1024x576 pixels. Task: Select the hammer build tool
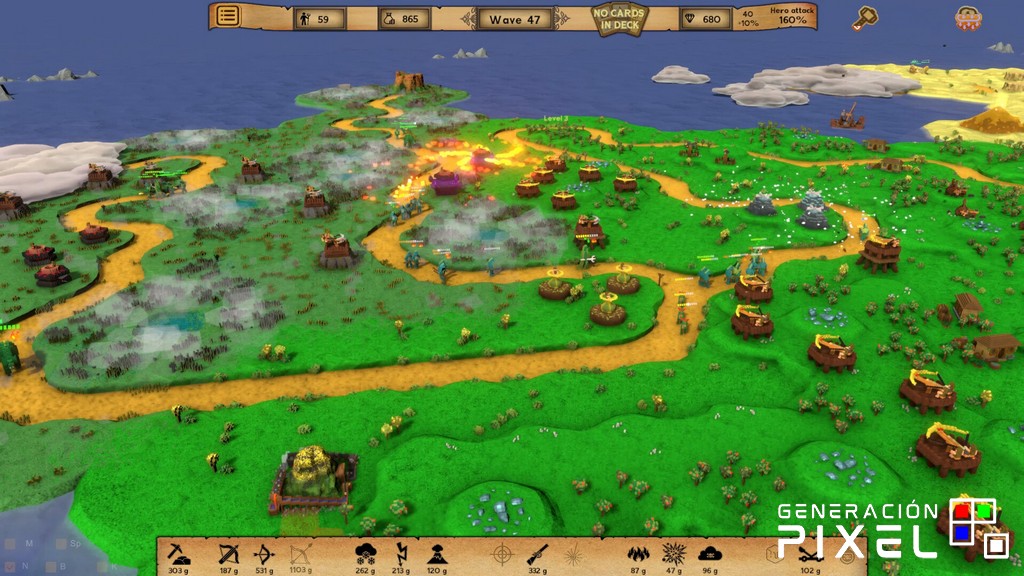tap(865, 17)
